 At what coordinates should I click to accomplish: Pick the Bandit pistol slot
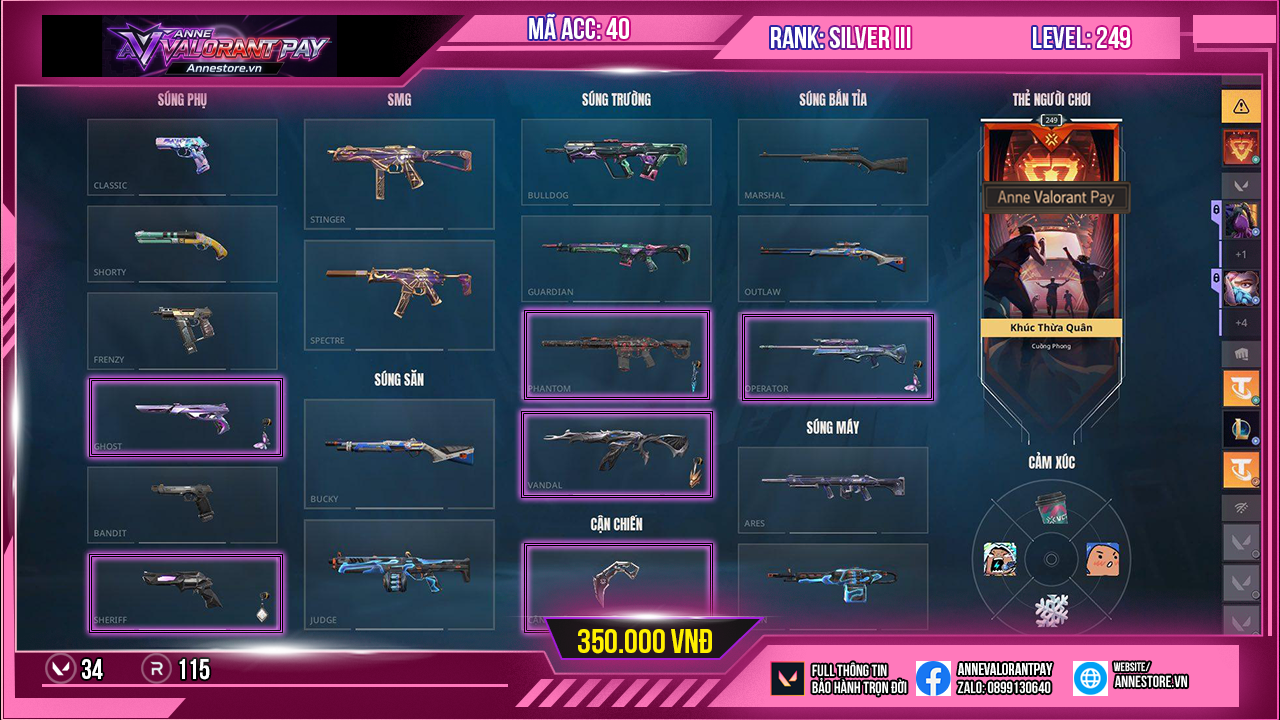[182, 505]
